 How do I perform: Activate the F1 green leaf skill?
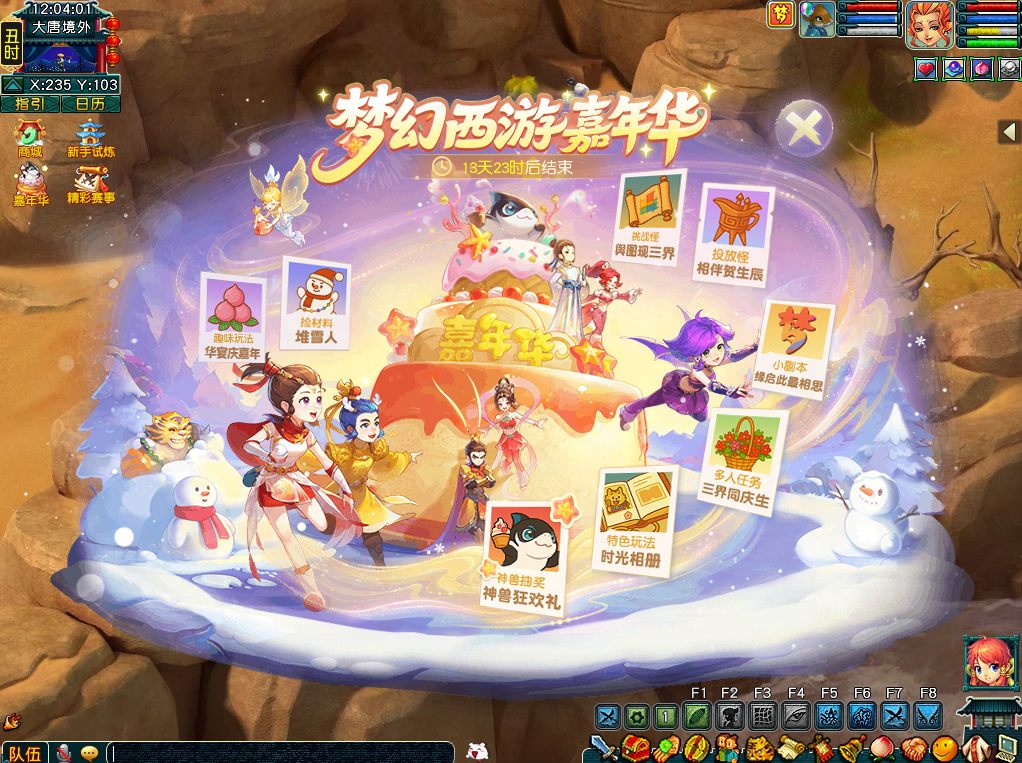tap(698, 716)
